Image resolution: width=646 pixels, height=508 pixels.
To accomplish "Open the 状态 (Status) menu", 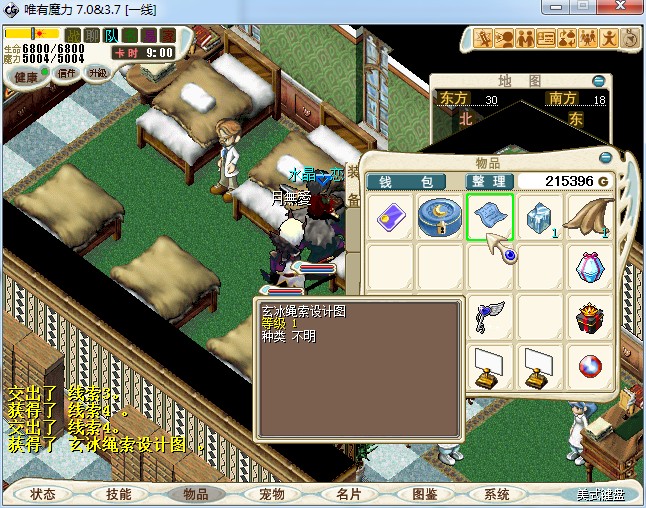I will click(43, 494).
